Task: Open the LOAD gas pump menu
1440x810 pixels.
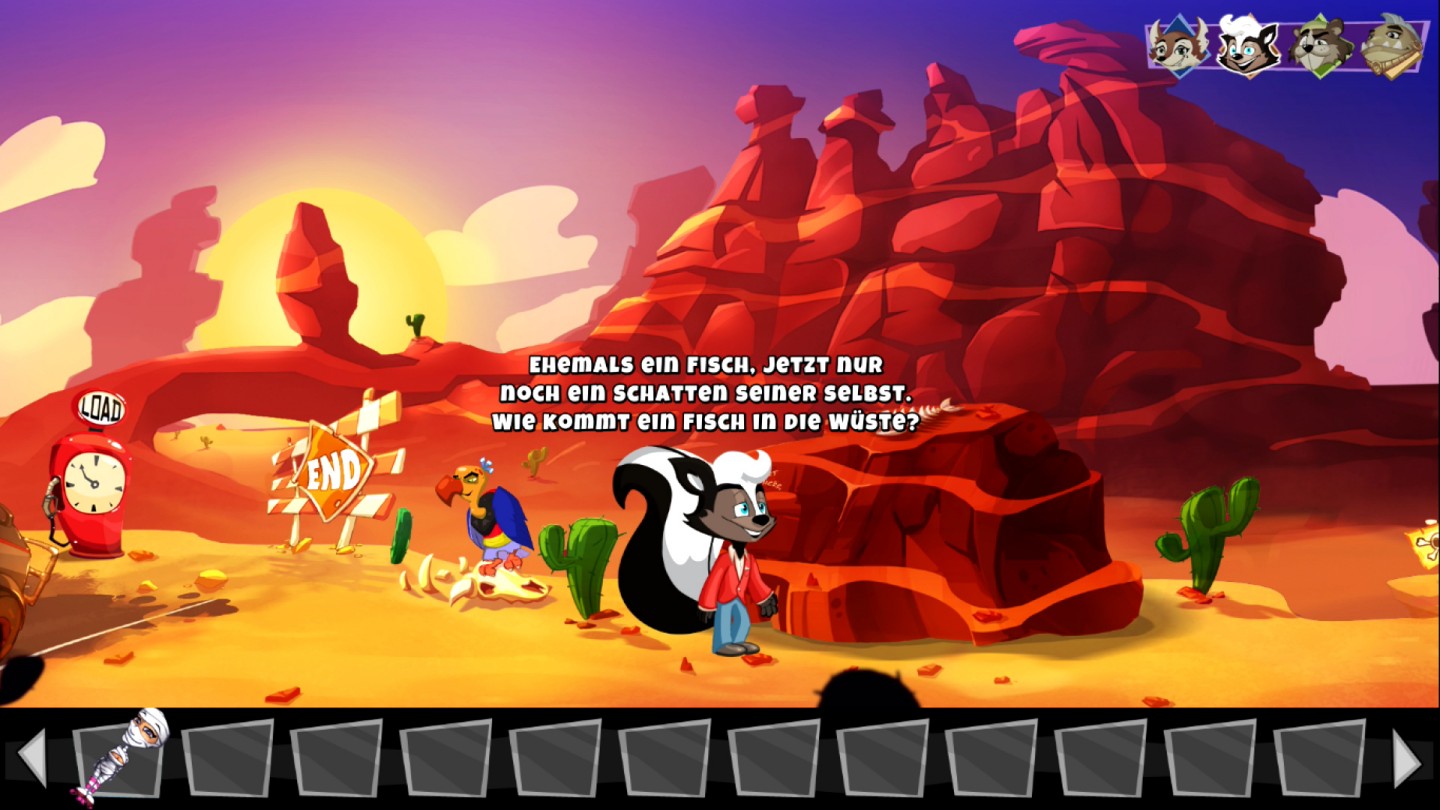Action: point(91,480)
